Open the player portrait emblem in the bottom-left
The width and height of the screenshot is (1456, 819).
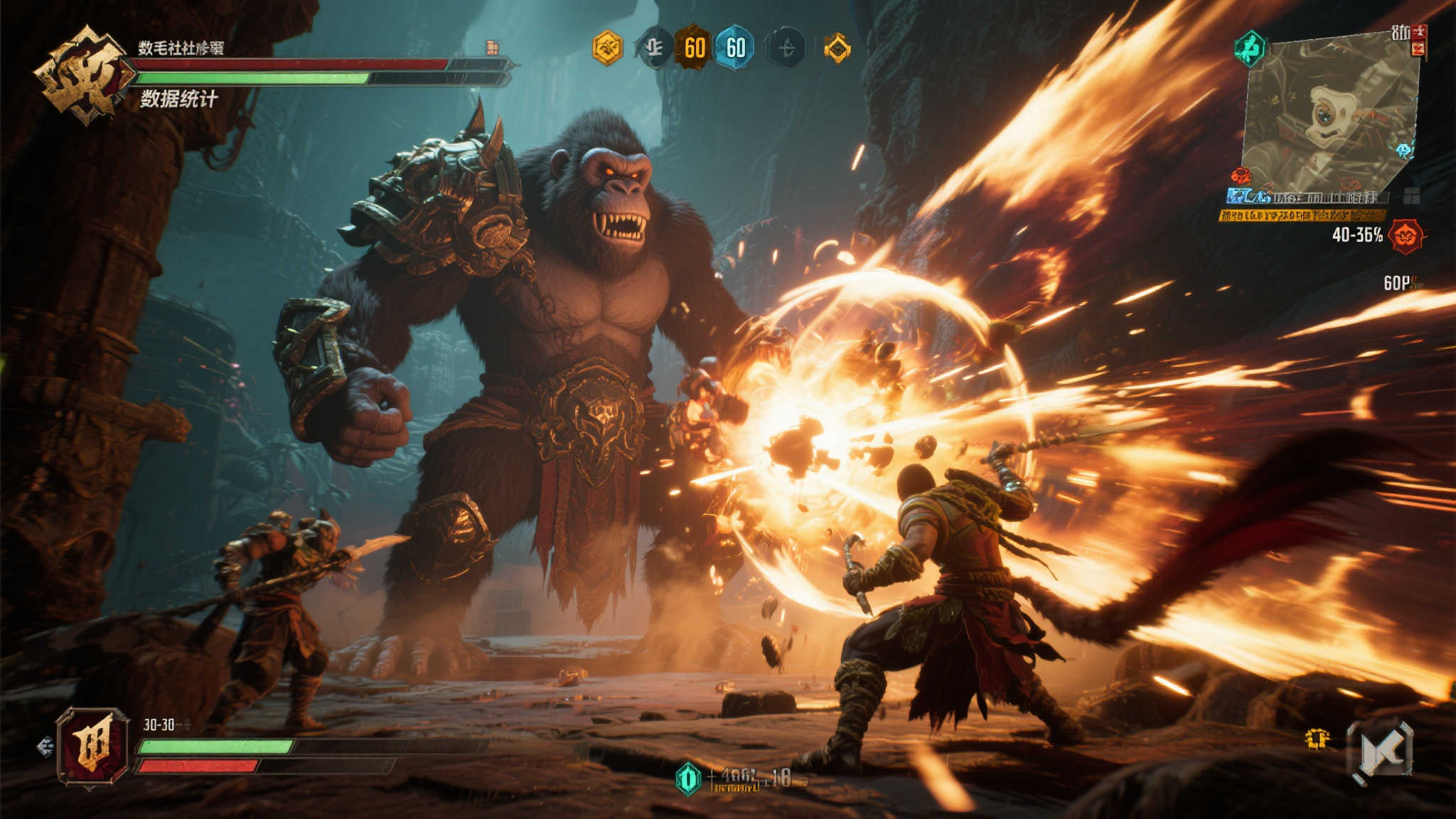(93, 746)
